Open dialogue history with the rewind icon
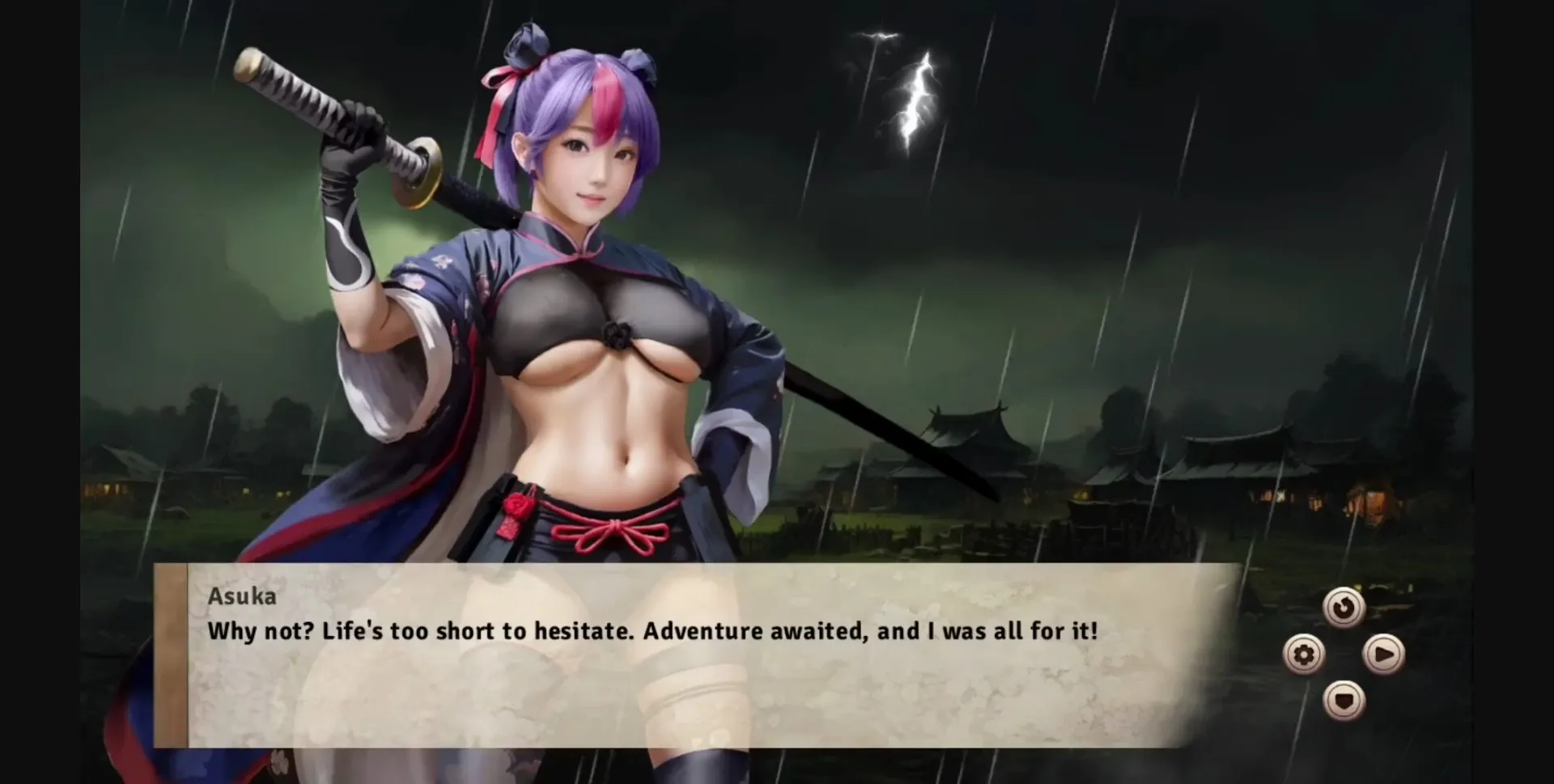This screenshot has width=1554, height=784. point(1343,608)
